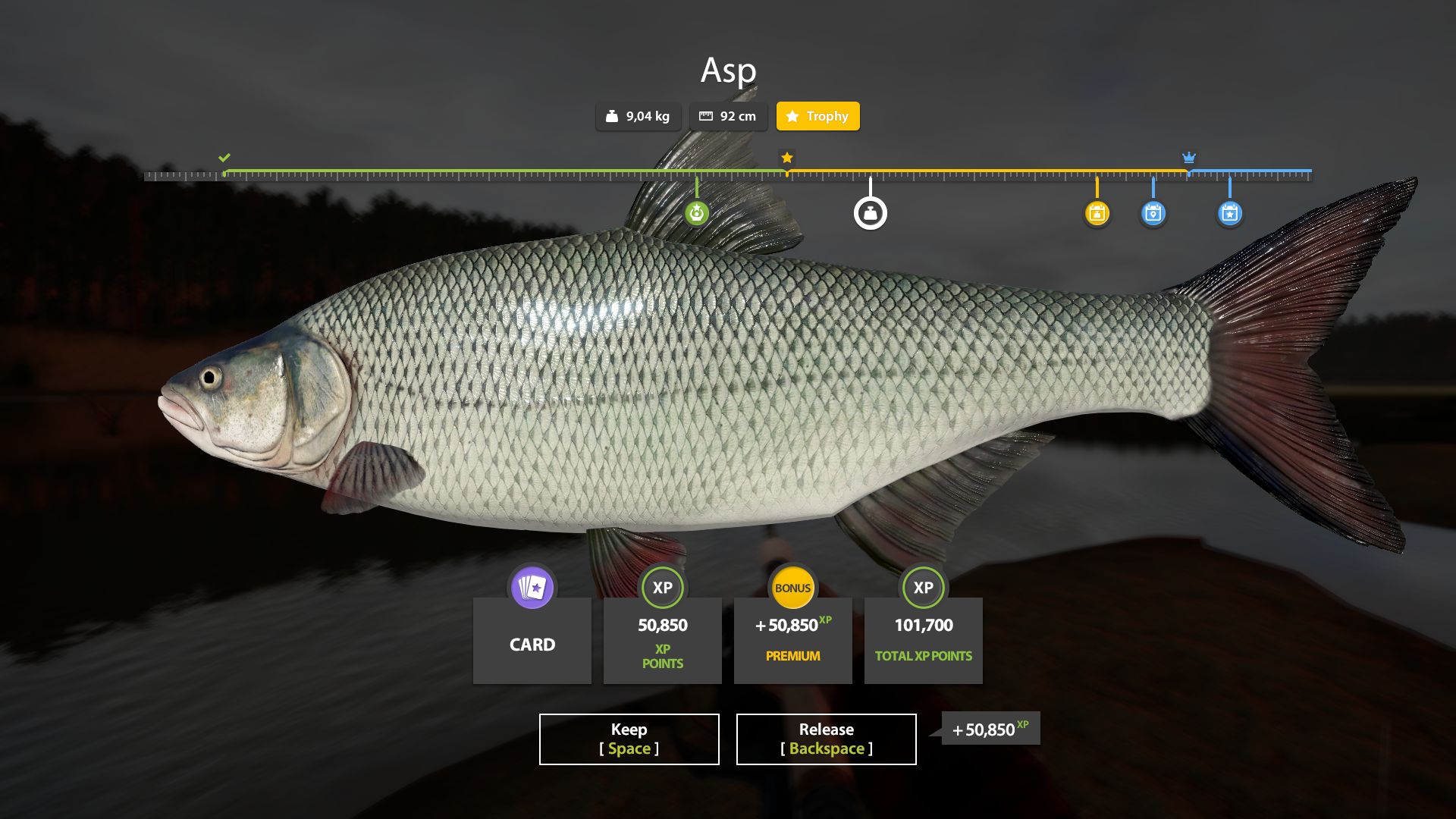The height and width of the screenshot is (819, 1456).
Task: Click the blue calendar location-pin marker
Action: coord(1153,213)
